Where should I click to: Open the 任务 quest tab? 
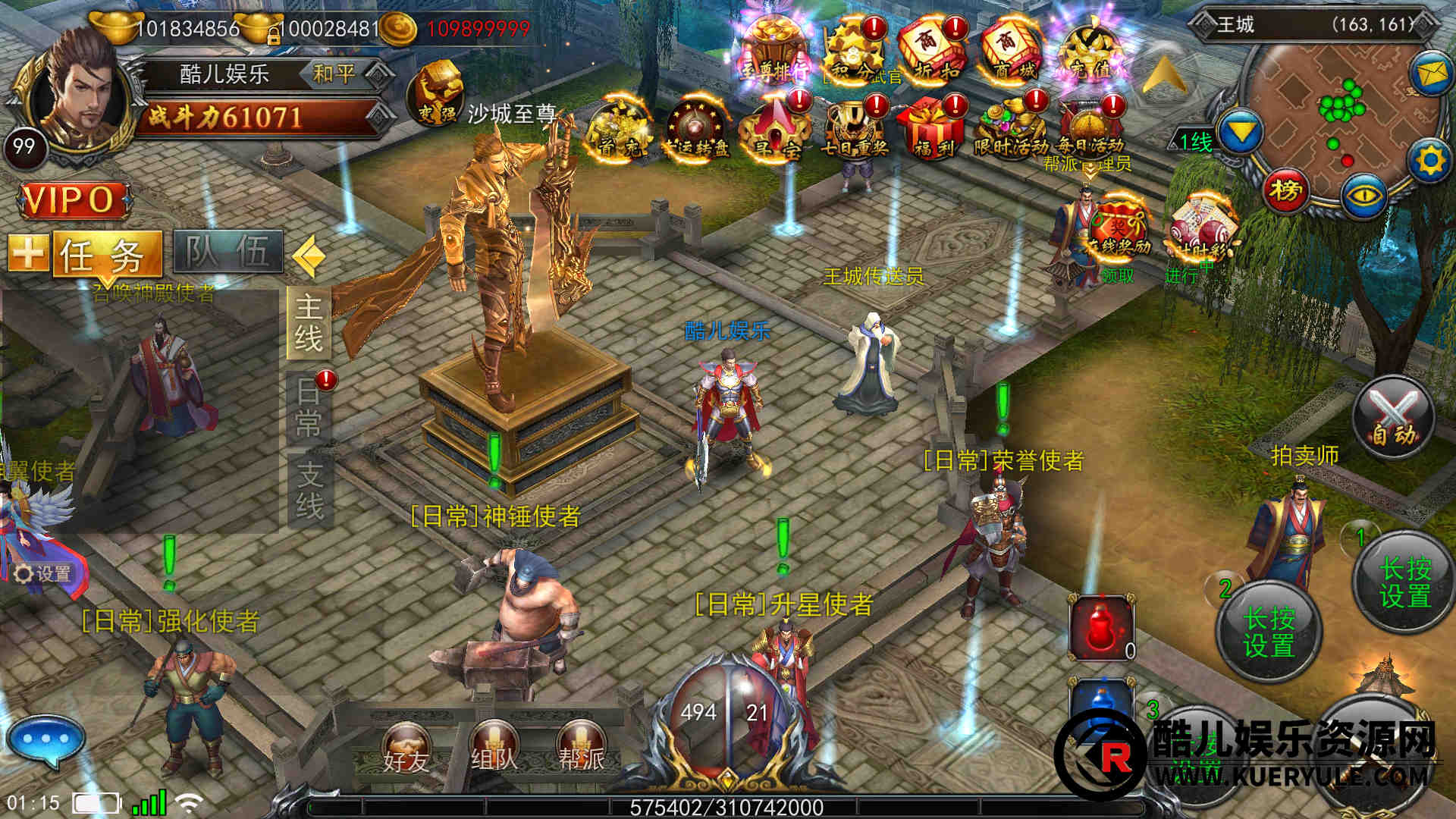(108, 253)
